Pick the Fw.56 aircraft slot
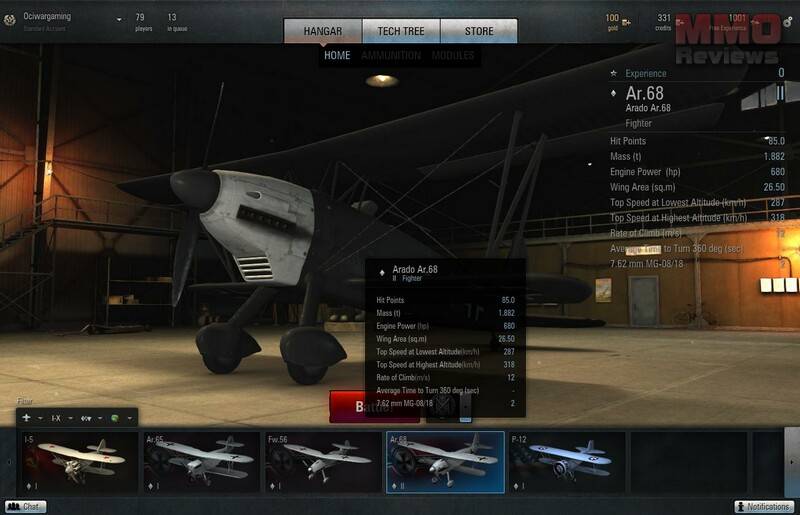 coord(322,461)
